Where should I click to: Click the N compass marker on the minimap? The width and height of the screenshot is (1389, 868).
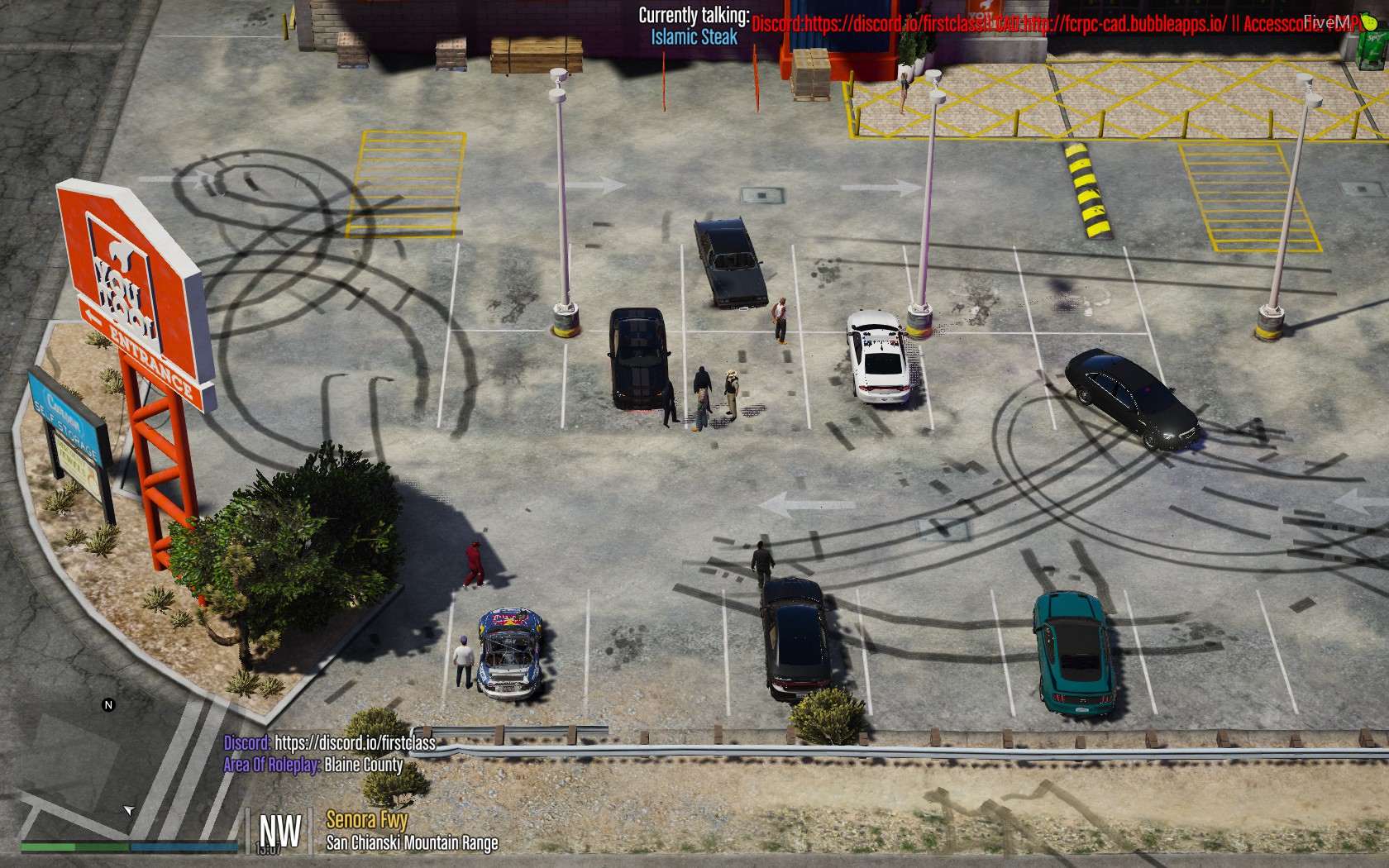(106, 706)
